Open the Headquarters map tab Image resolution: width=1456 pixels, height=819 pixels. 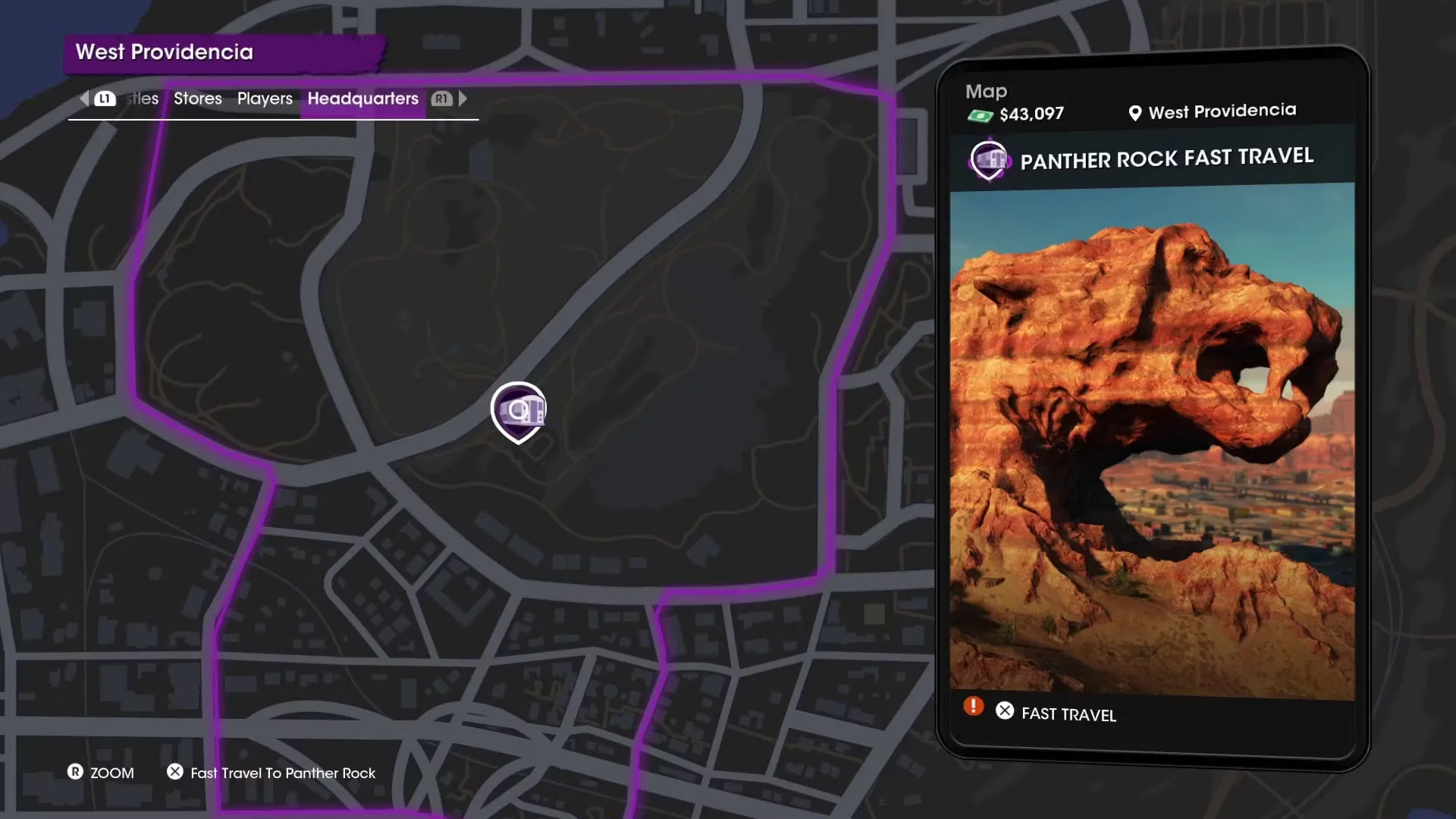[x=362, y=99]
